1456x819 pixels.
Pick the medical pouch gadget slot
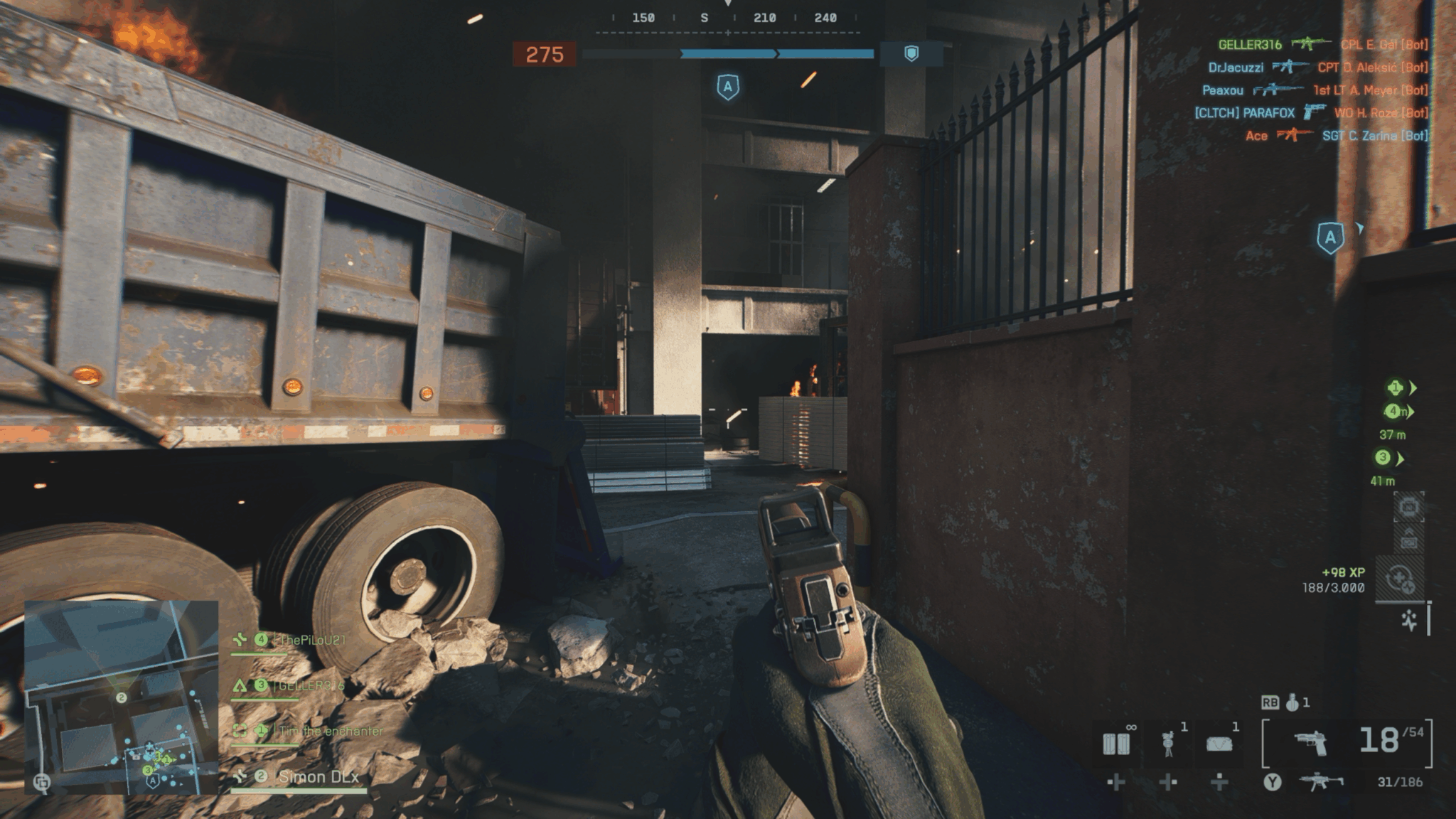[1219, 744]
